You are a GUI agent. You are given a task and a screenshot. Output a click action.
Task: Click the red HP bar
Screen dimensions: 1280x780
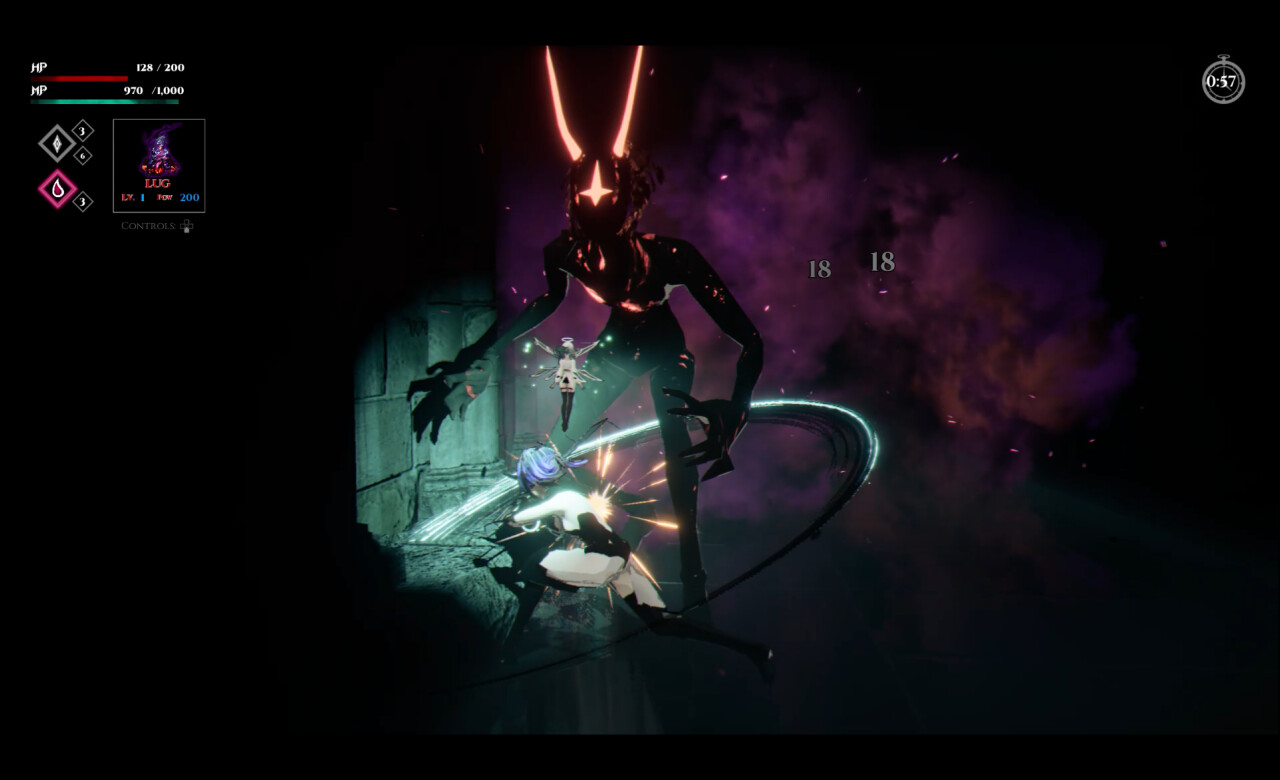coord(78,77)
